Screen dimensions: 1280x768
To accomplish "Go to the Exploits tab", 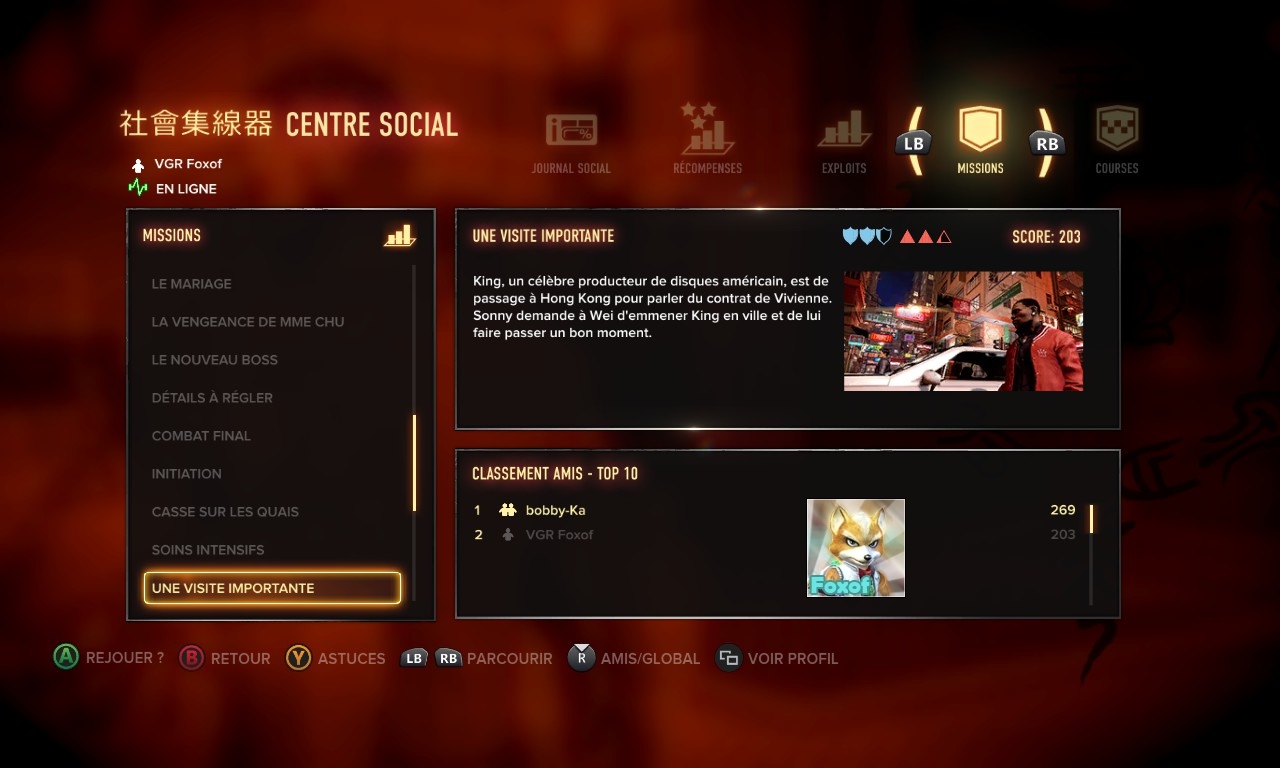I will tap(844, 141).
